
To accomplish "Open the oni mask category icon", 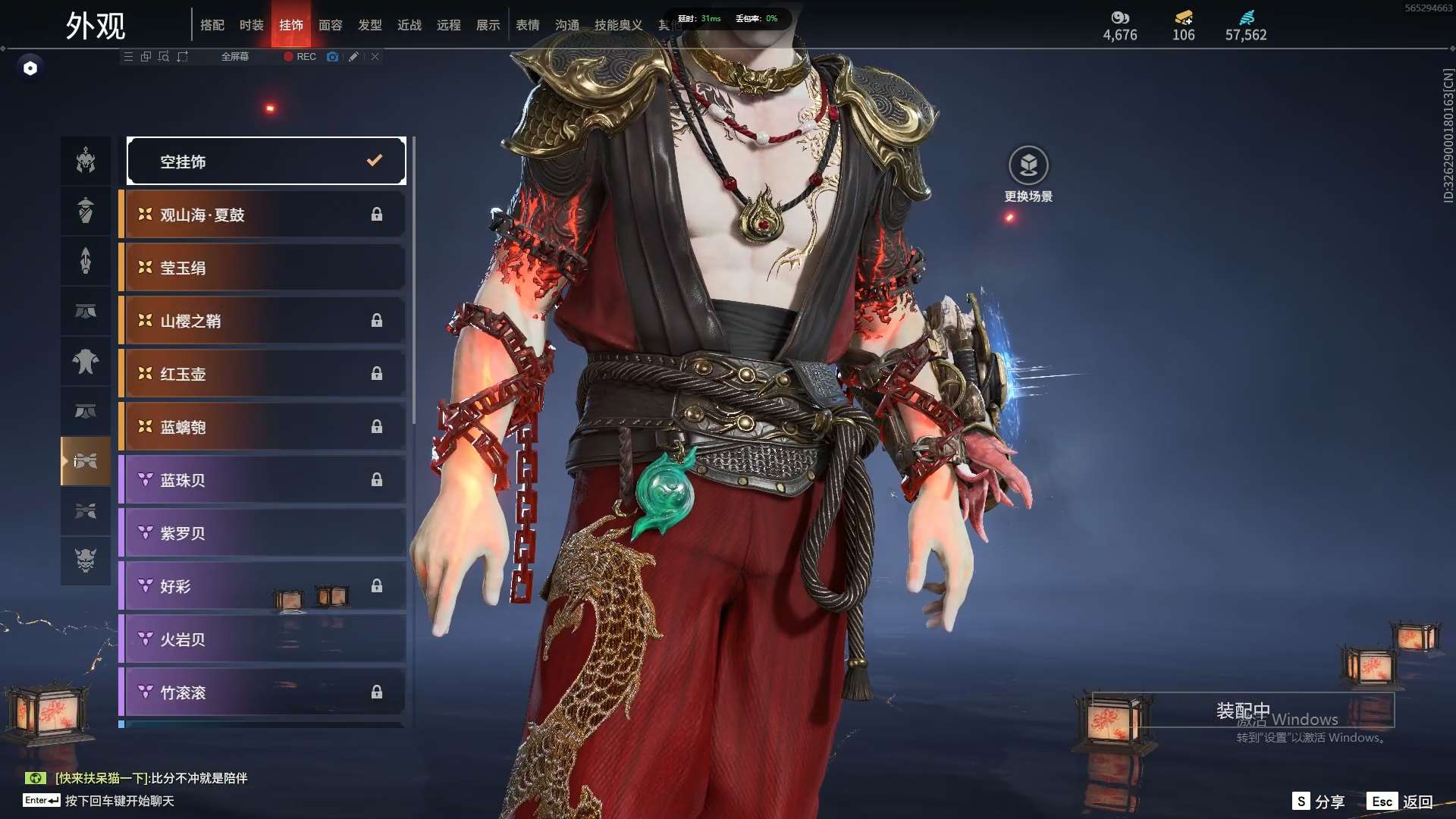I will [x=86, y=560].
